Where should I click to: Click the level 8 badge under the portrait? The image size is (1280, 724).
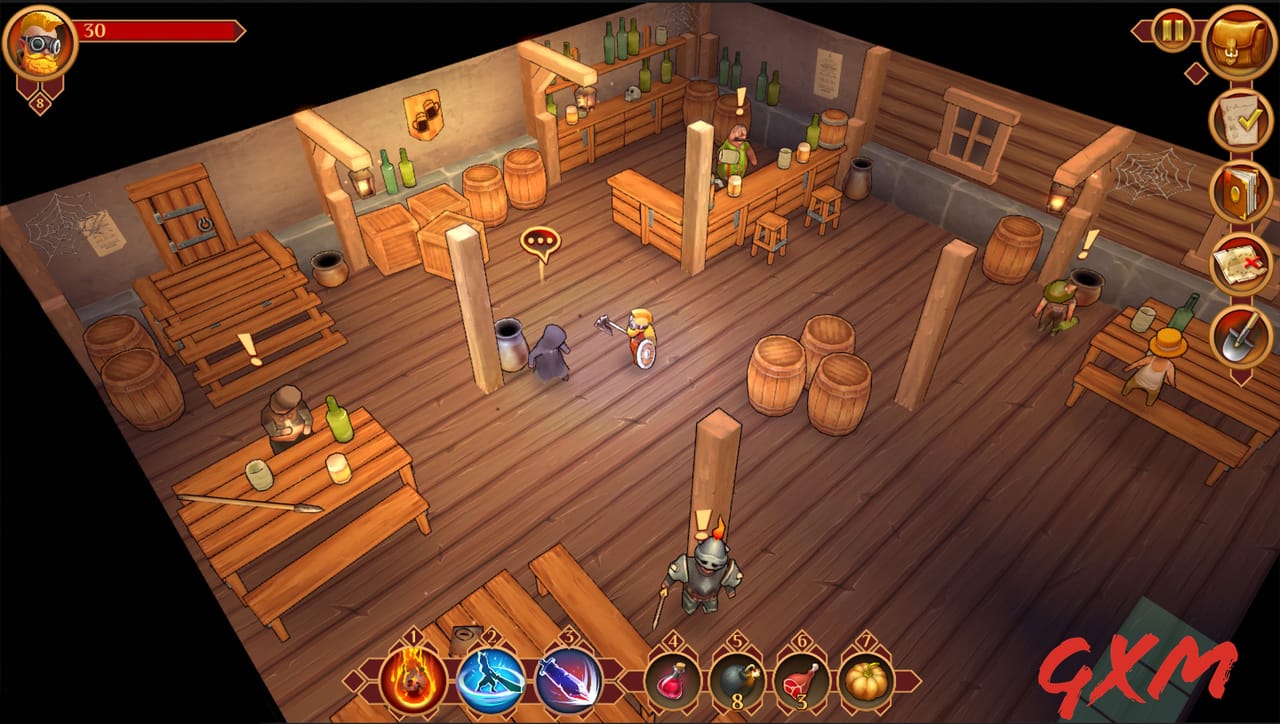click(x=38, y=101)
